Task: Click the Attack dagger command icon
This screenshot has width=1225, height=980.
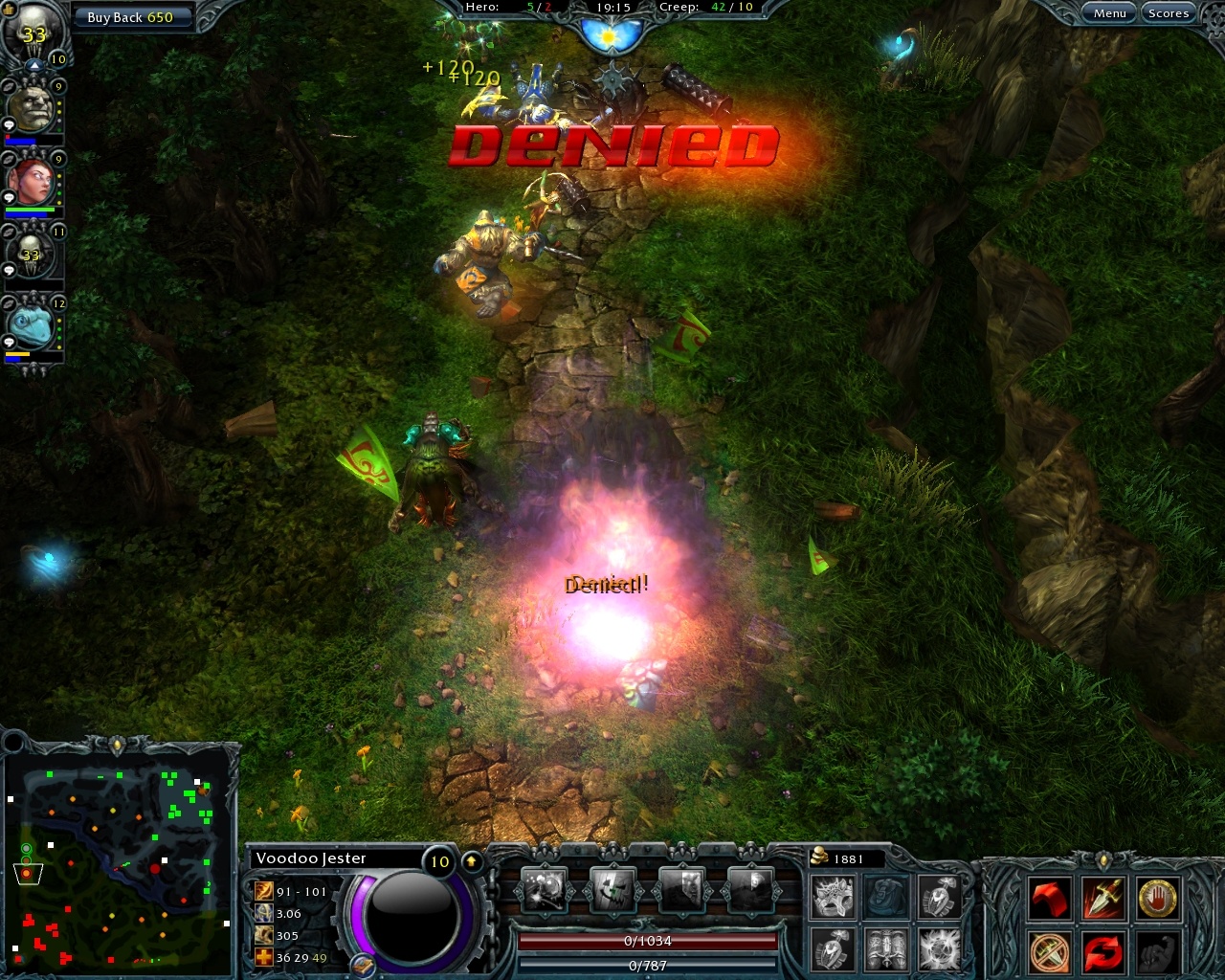Action: click(1102, 898)
